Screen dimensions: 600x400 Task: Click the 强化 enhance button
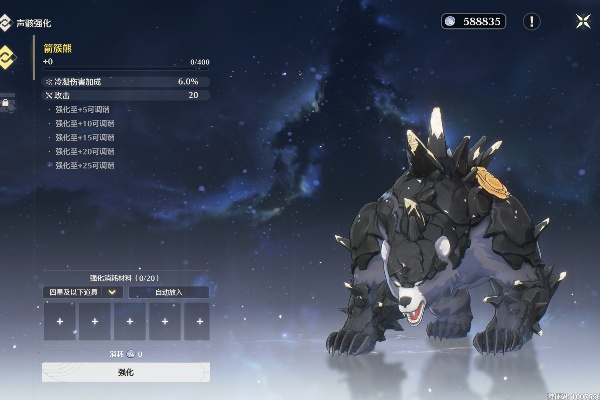tap(125, 372)
